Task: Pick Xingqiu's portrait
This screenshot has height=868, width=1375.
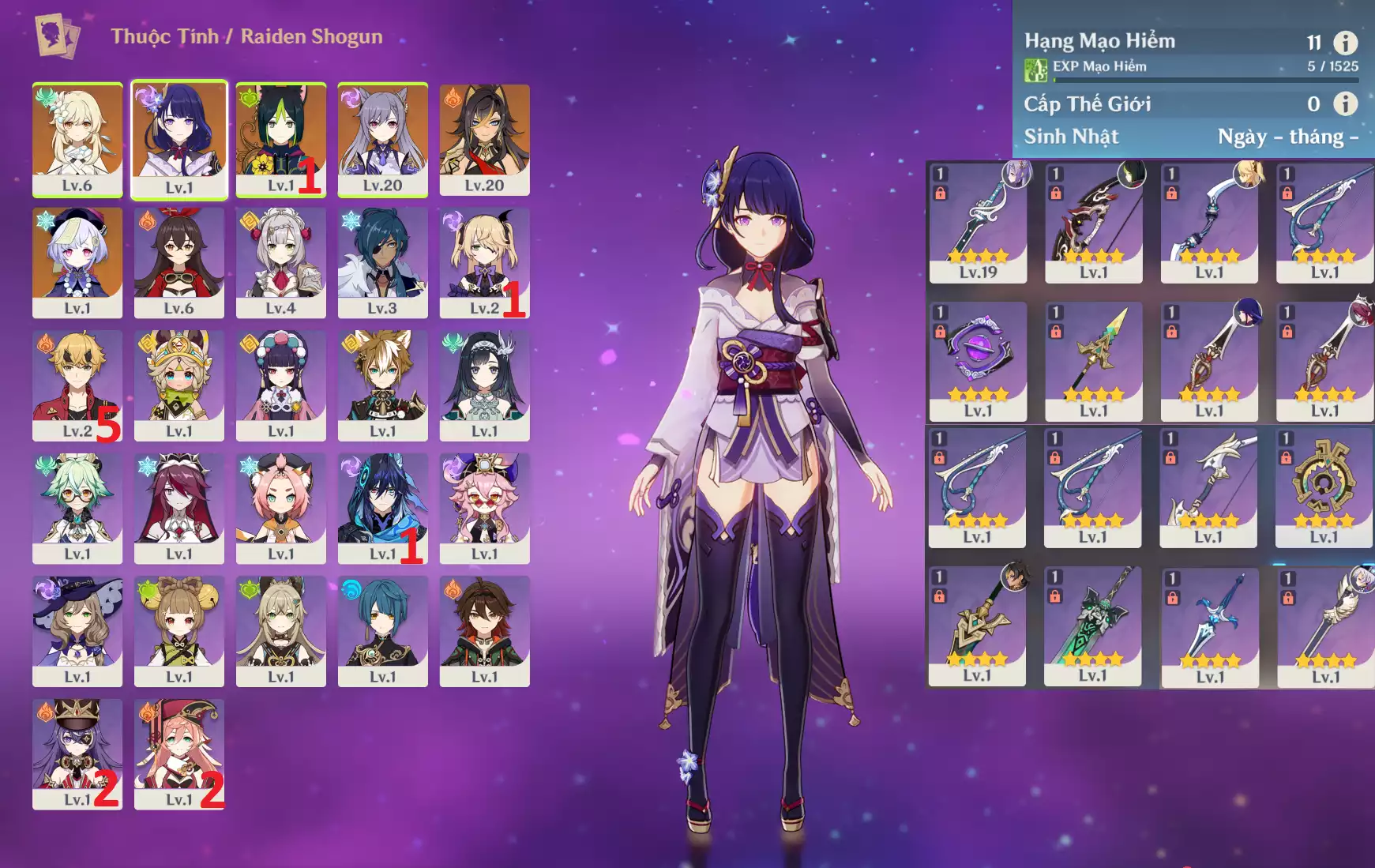Action: pyautogui.click(x=382, y=630)
